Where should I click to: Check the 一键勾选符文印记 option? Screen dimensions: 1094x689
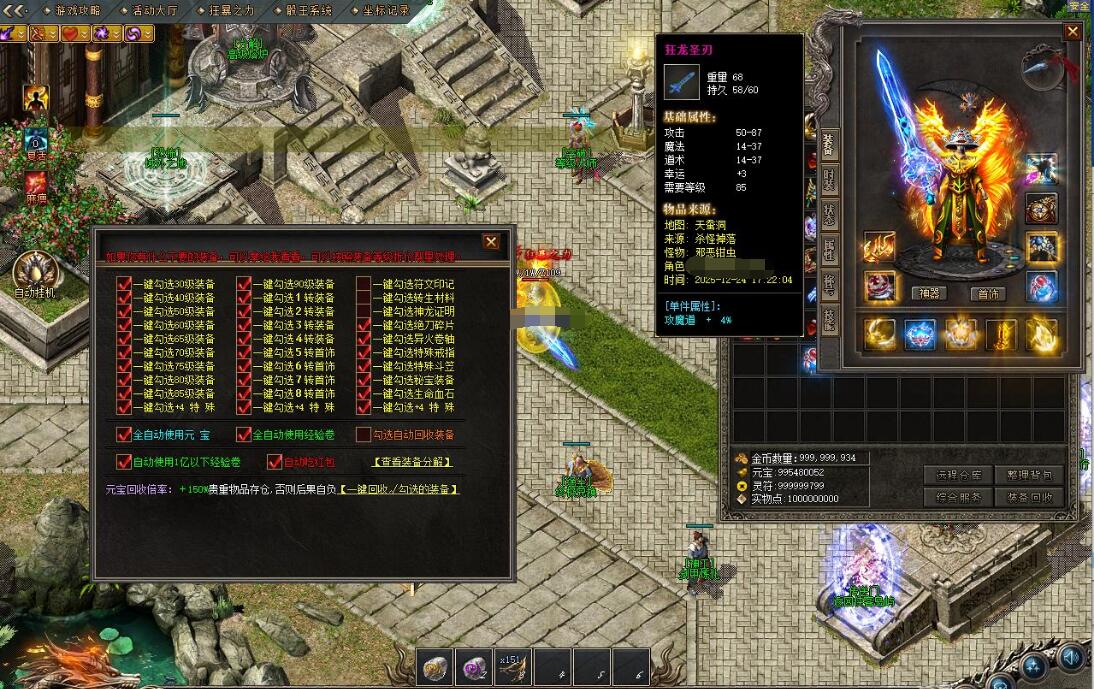tap(364, 284)
